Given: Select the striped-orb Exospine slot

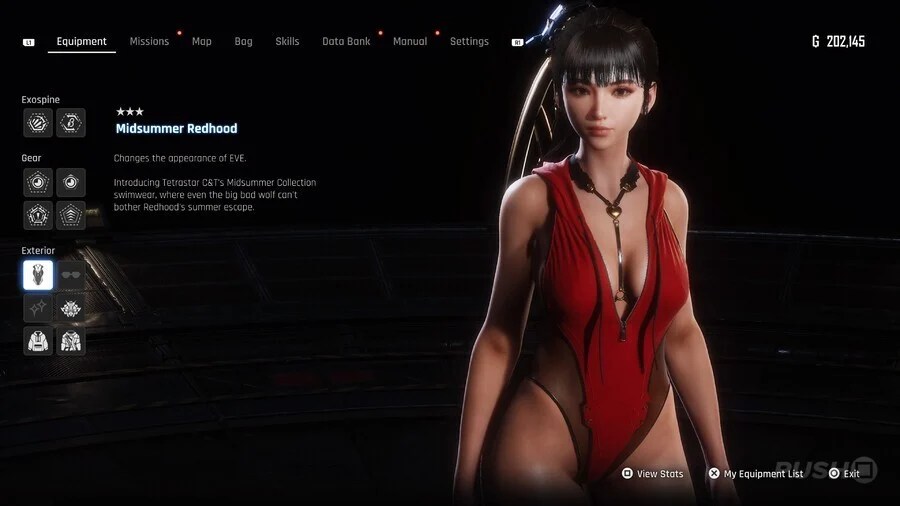Looking at the screenshot, I should [x=38, y=123].
